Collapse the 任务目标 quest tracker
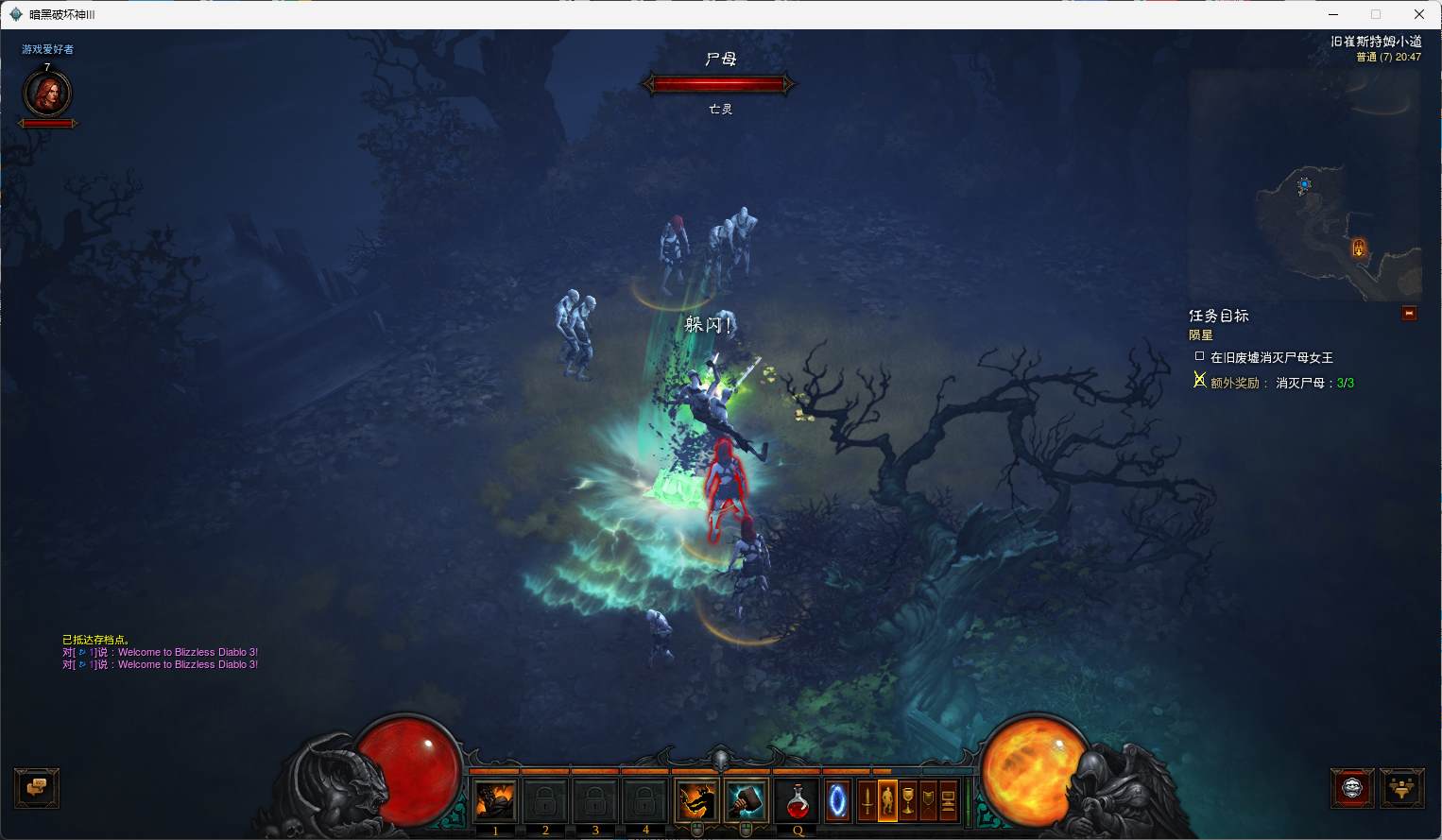 [x=1409, y=314]
